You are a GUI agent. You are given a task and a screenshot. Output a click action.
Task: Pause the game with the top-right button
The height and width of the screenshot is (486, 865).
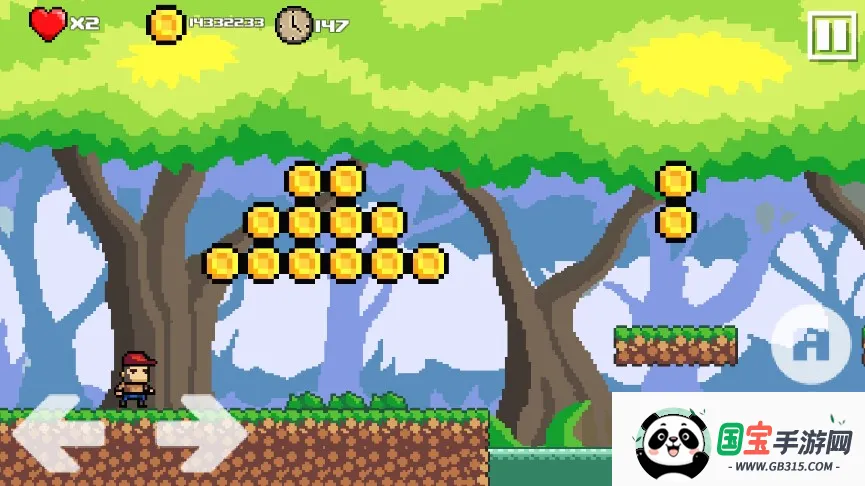tap(830, 36)
